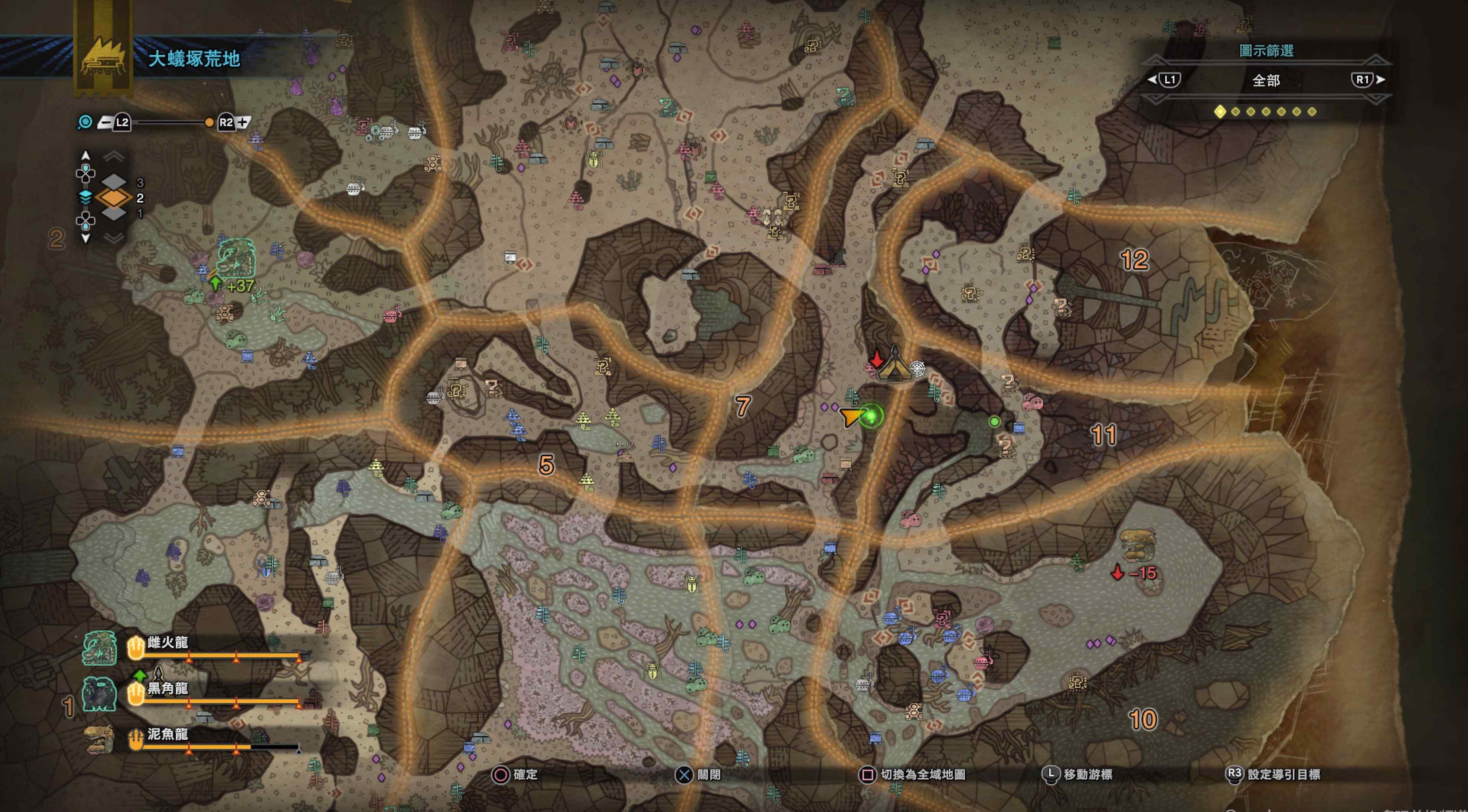Switch to map layer 3
This screenshot has height=812, width=1468.
(x=114, y=182)
